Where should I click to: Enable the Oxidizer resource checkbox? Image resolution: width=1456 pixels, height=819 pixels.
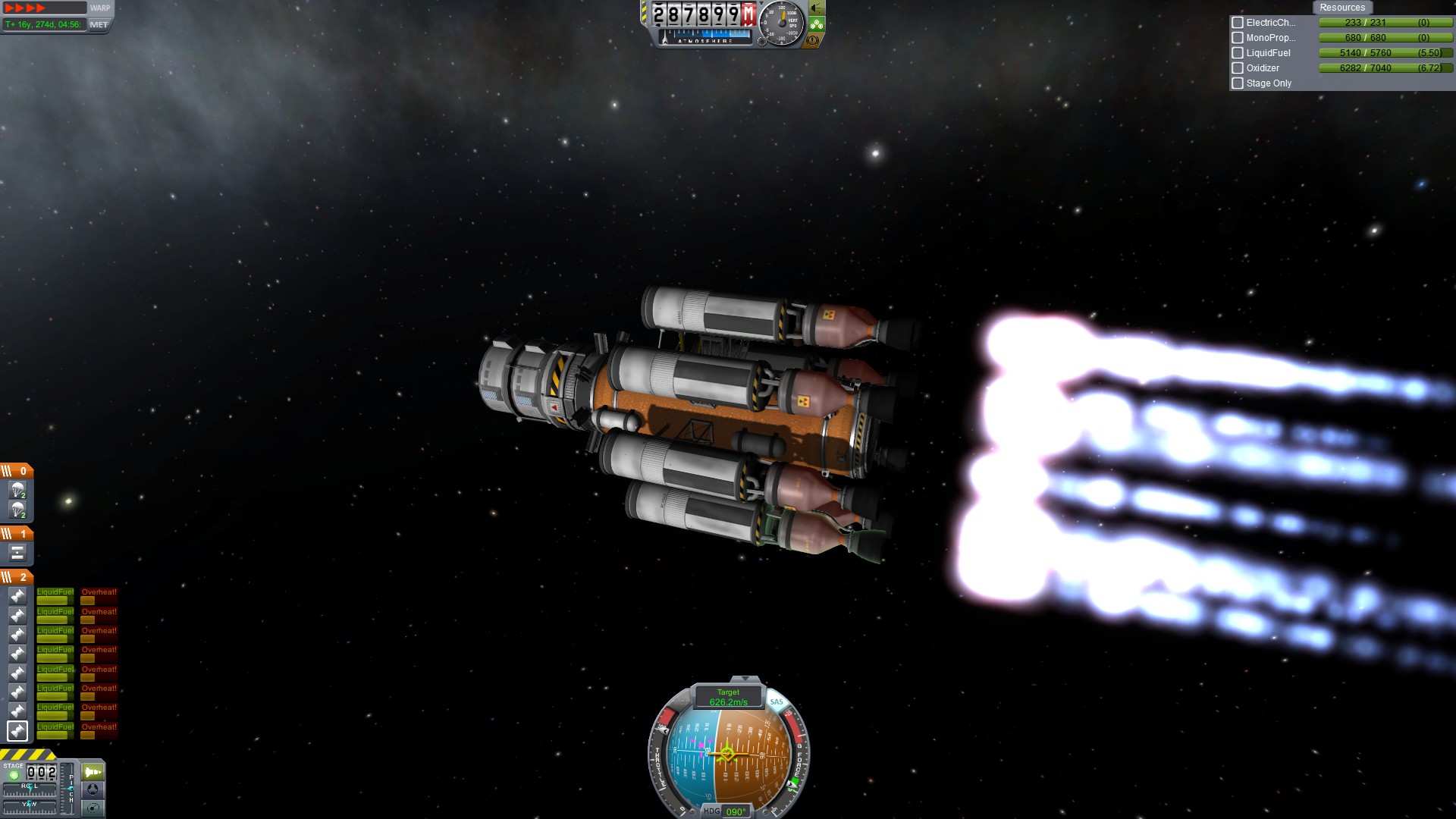1238,68
